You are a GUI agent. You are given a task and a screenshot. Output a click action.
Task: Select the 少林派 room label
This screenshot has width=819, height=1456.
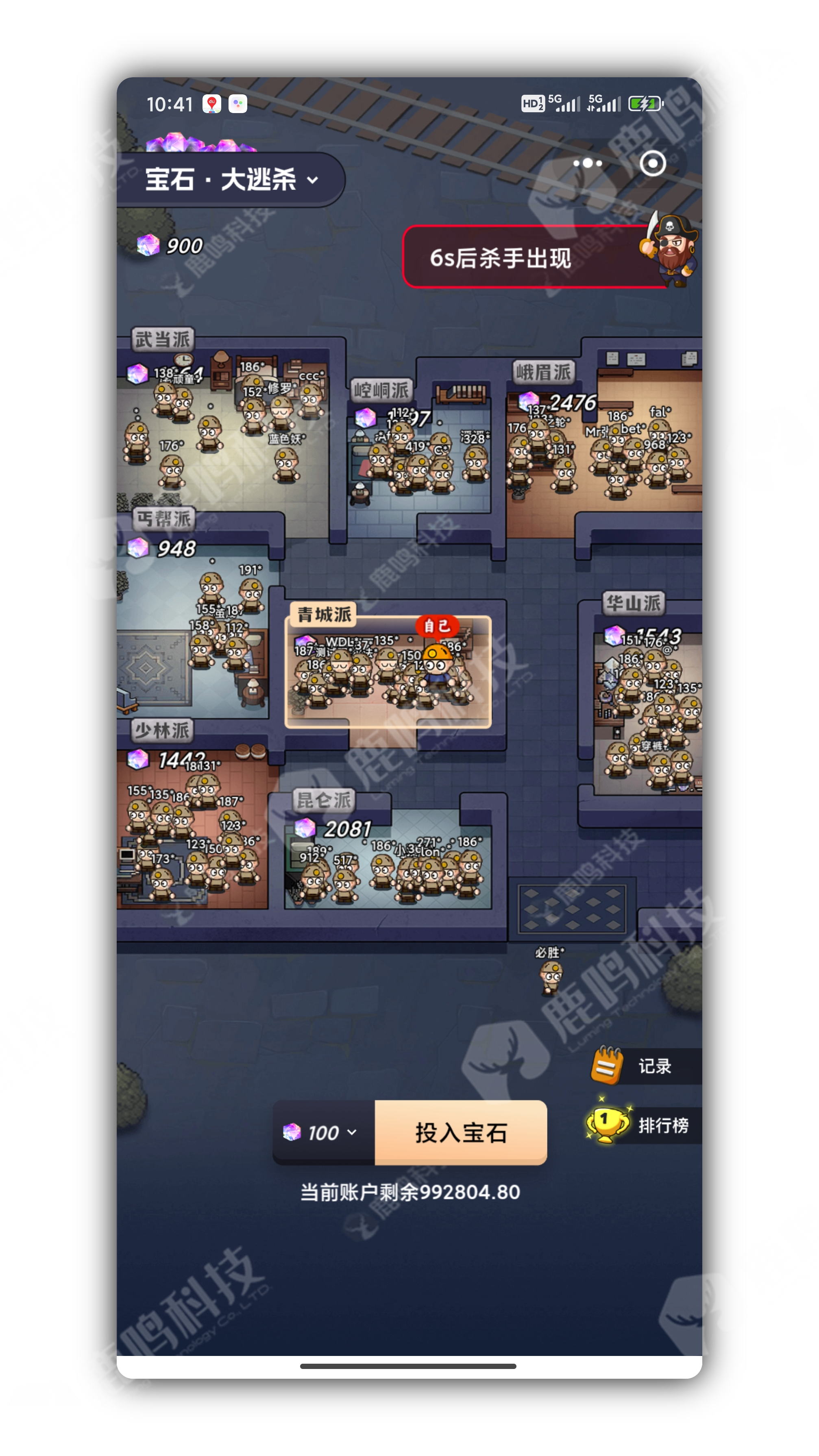162,730
